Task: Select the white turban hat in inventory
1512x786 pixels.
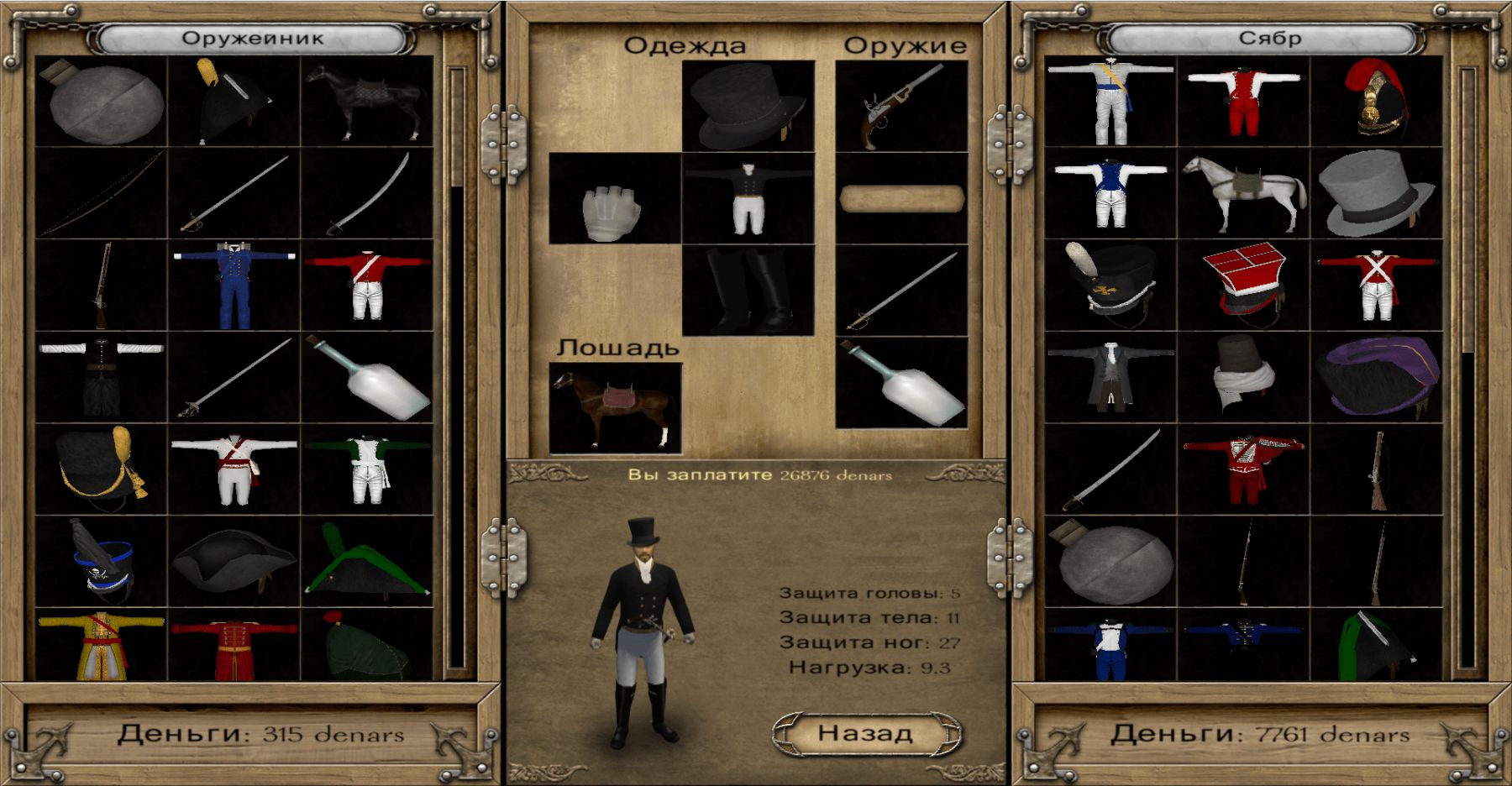Action: pyautogui.click(x=1243, y=376)
